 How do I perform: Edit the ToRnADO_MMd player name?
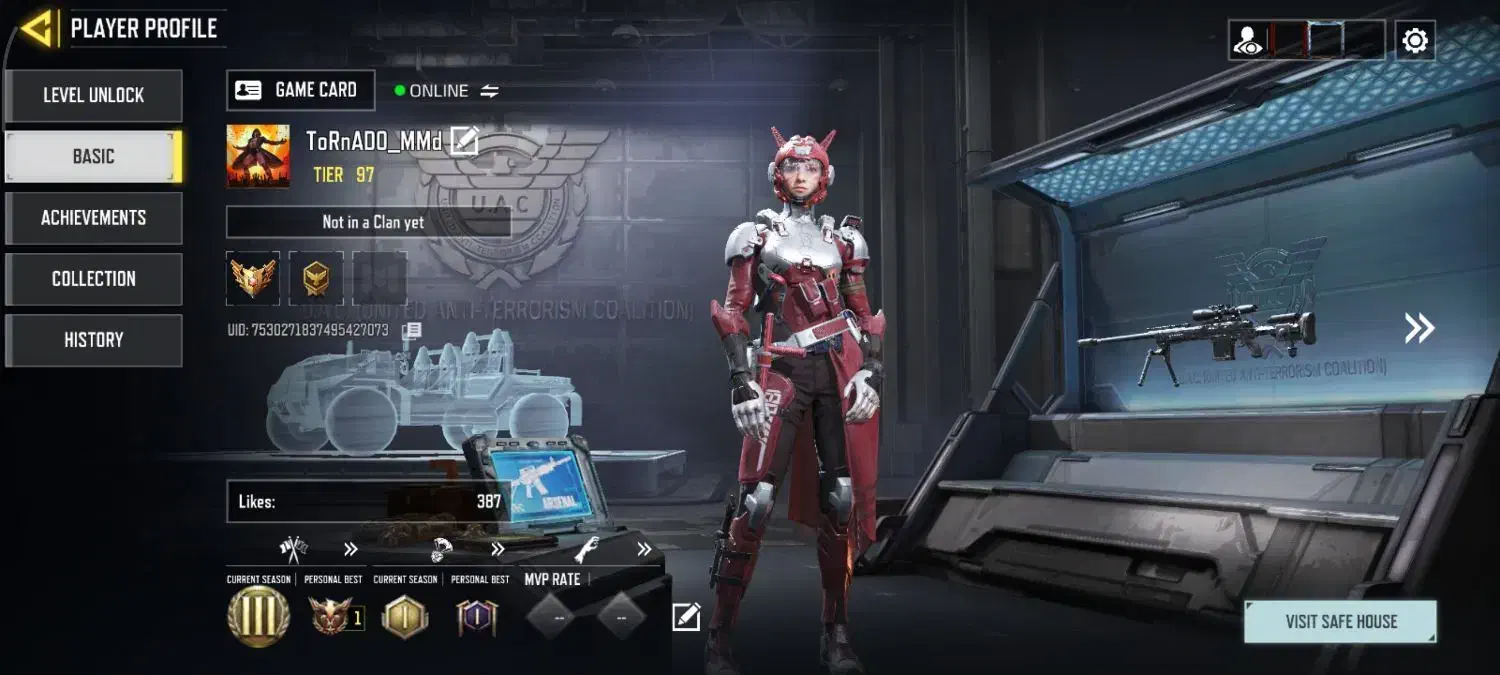click(464, 141)
